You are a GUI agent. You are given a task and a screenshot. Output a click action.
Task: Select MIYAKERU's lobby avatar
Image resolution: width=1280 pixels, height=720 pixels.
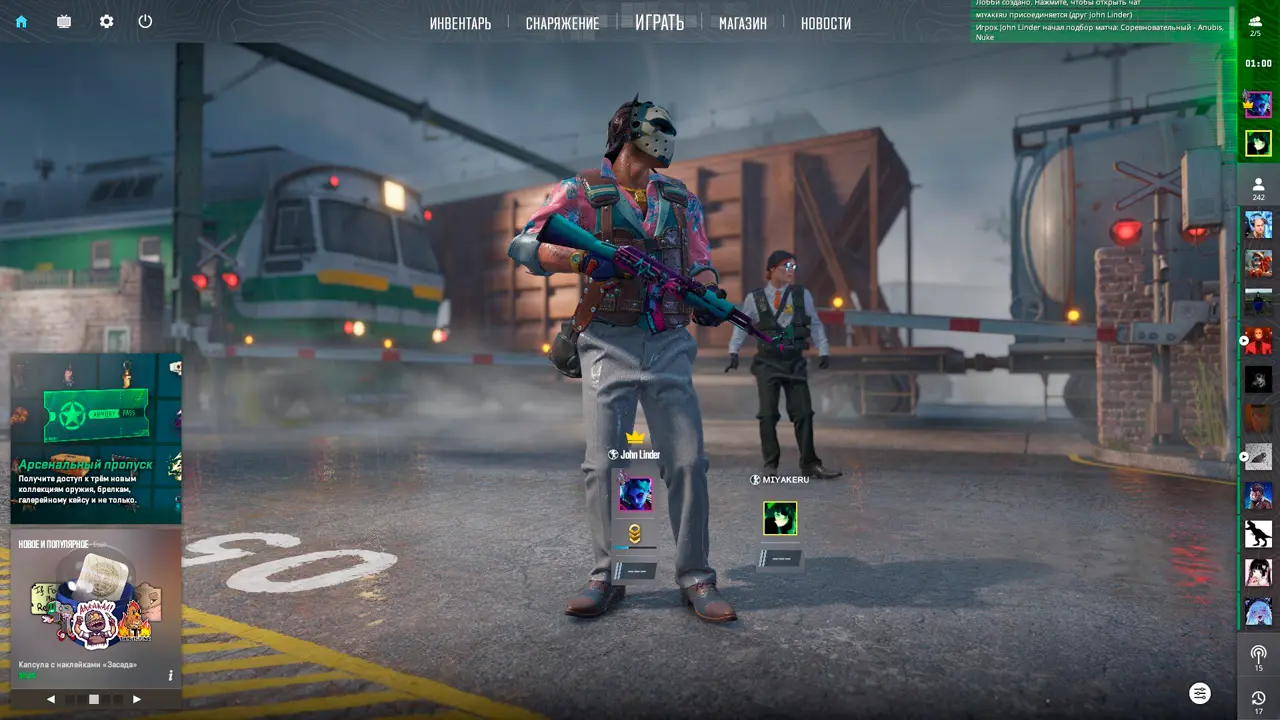point(780,518)
